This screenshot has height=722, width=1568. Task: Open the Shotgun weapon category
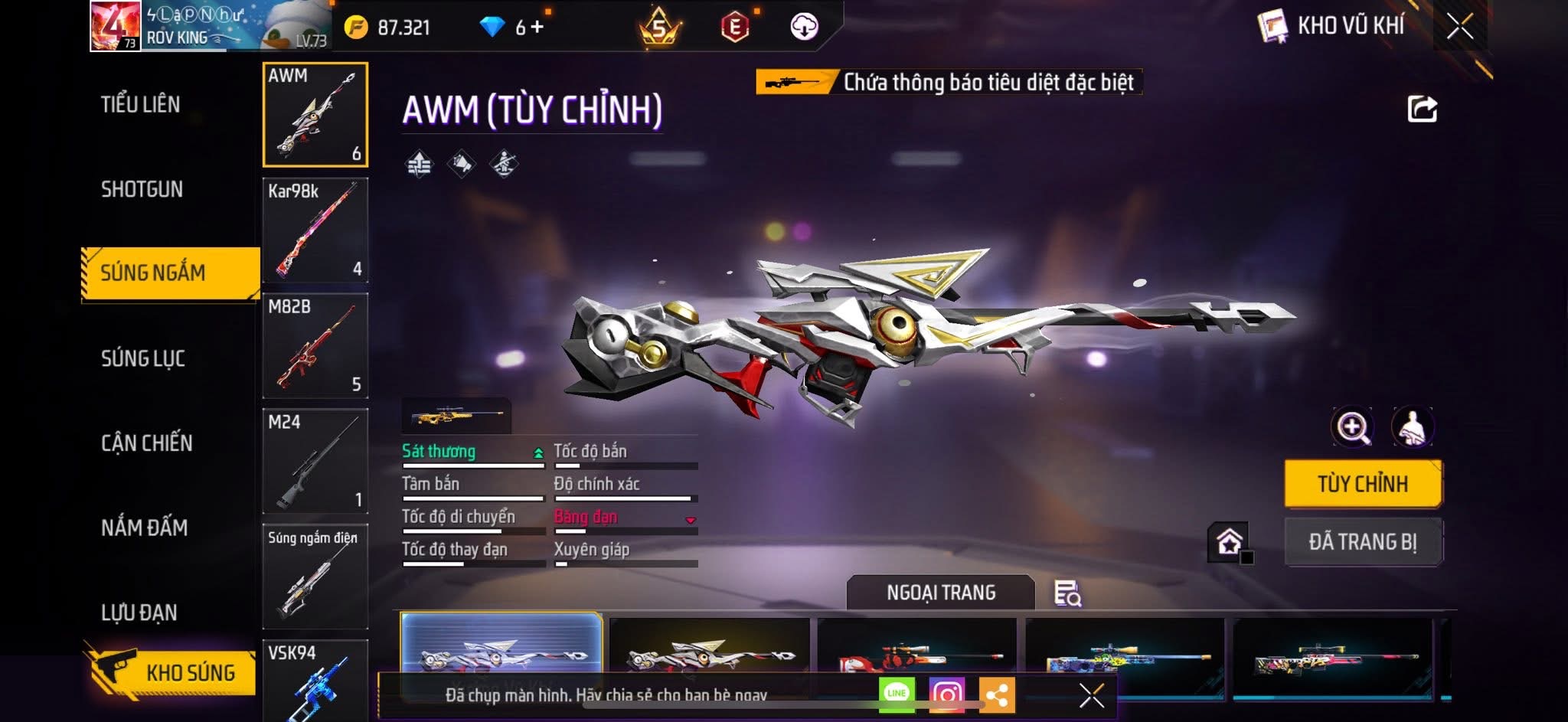coord(142,189)
